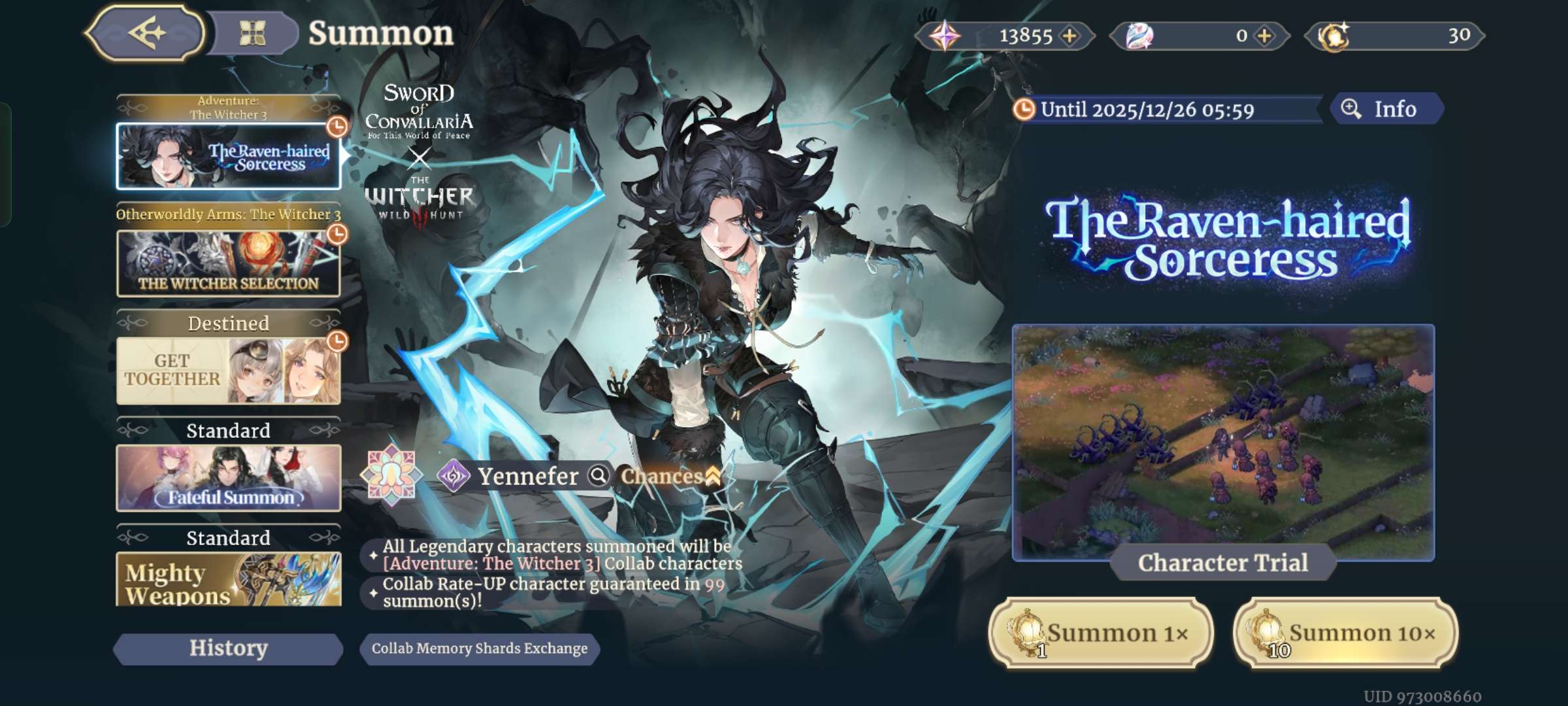View summon History

[x=228, y=648]
